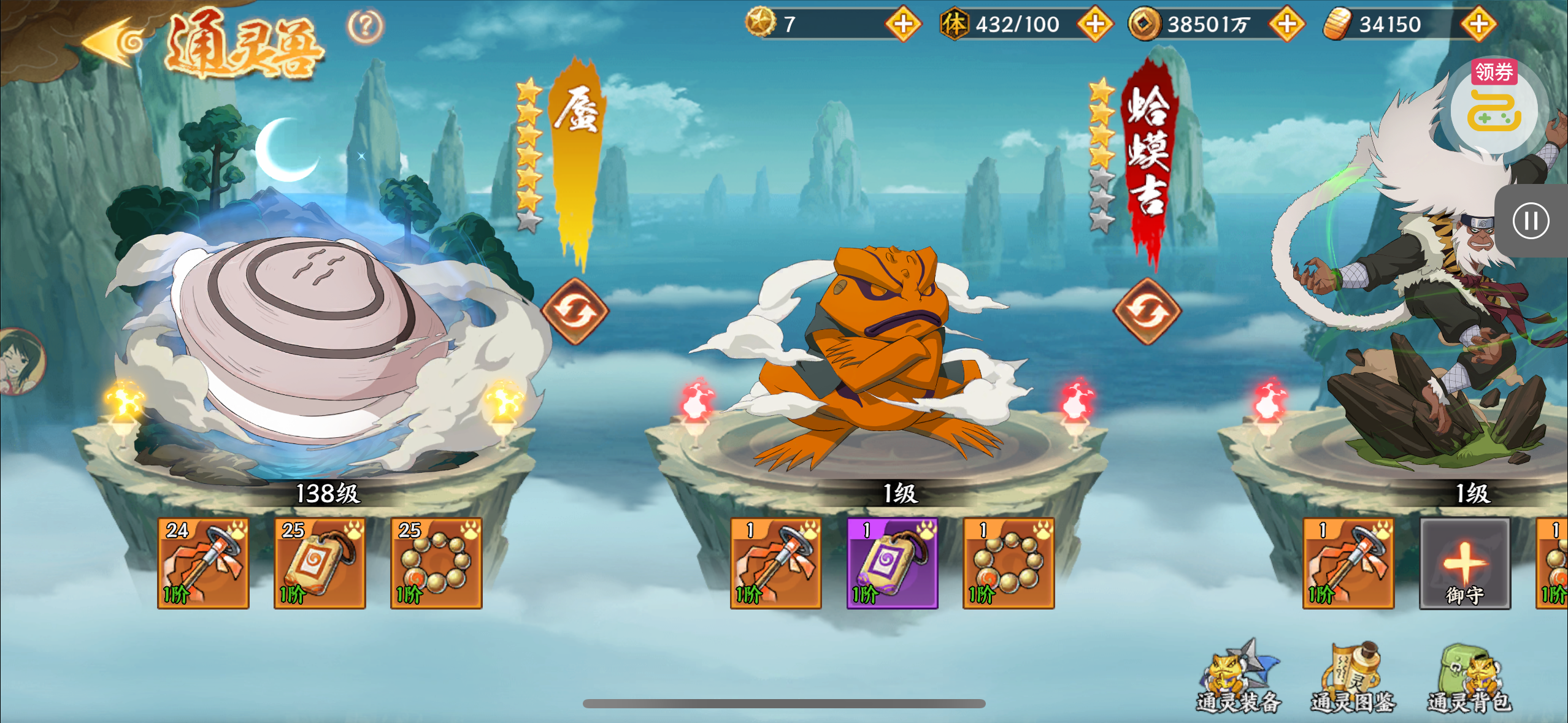Viewport: 1568px width, 723px height.
Task: Add star medals with the plus button
Action: coord(903,24)
